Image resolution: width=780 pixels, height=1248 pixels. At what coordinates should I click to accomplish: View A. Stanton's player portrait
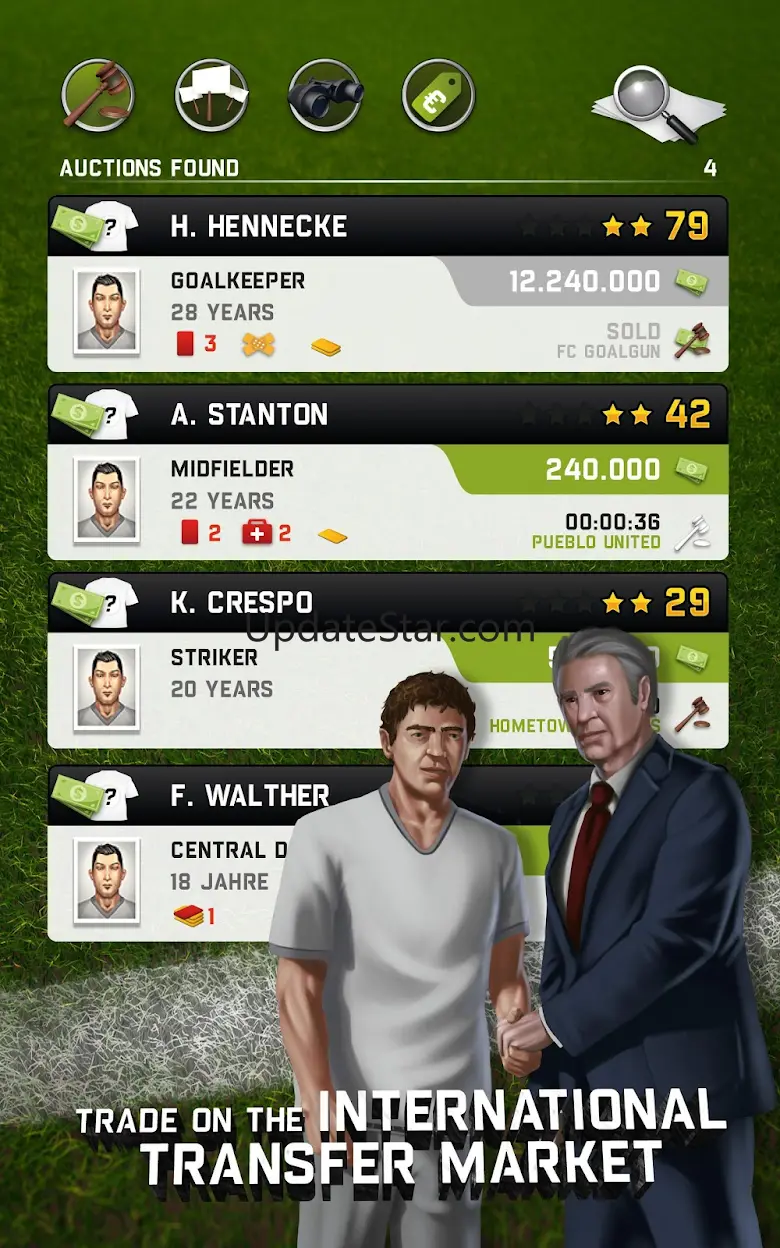click(x=106, y=500)
